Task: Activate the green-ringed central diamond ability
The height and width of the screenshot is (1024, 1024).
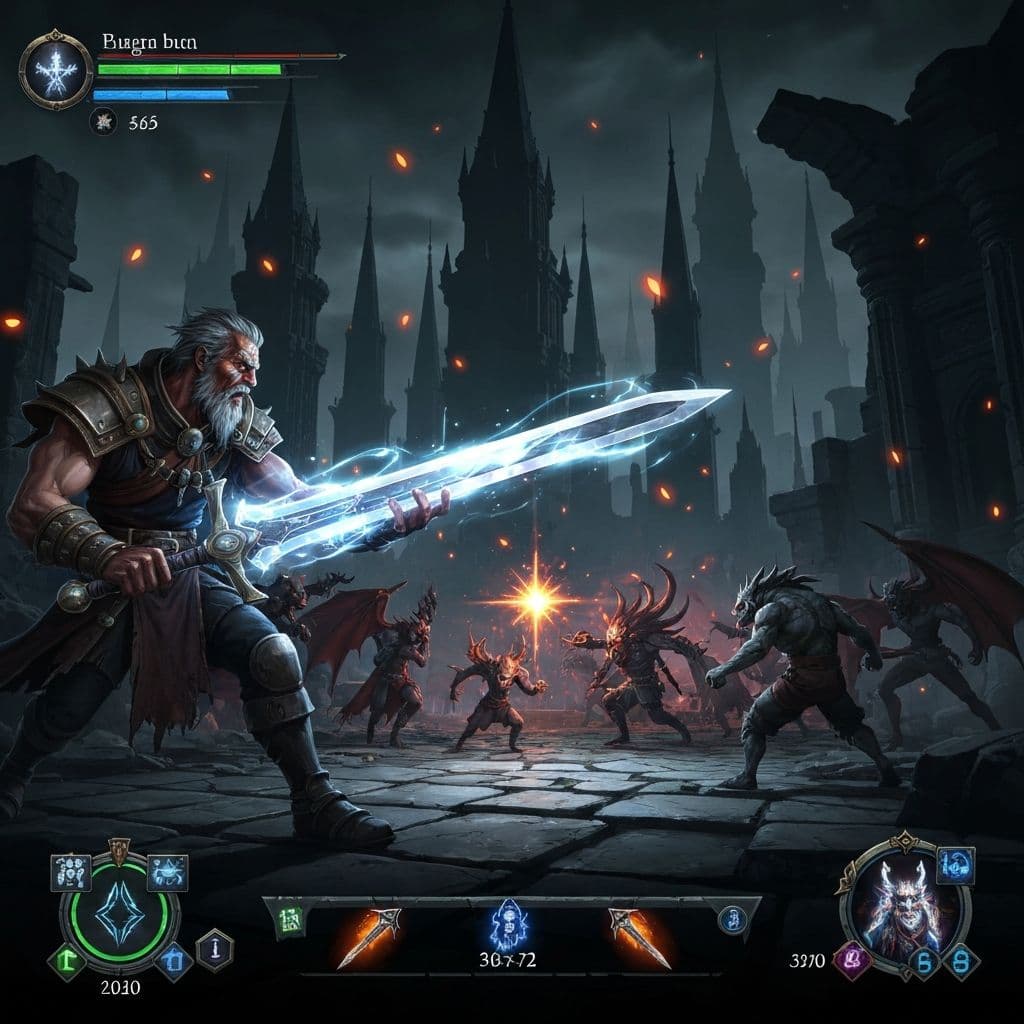Action: click(119, 913)
